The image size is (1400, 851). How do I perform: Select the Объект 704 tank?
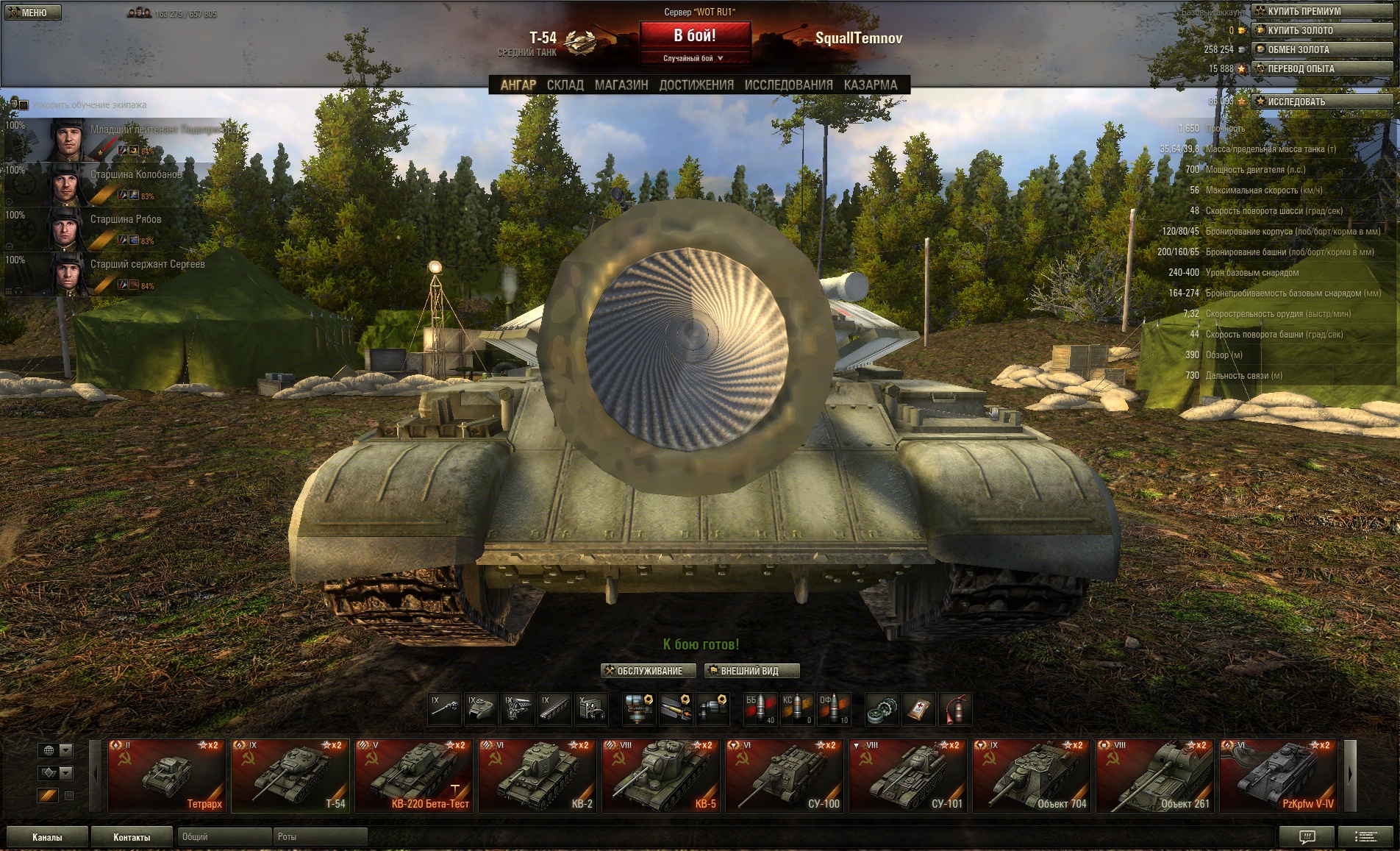pos(1031,775)
